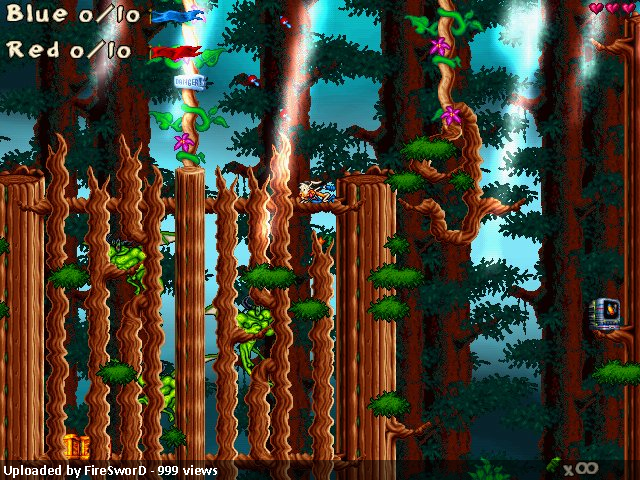Click the red team flag icon

175,51
